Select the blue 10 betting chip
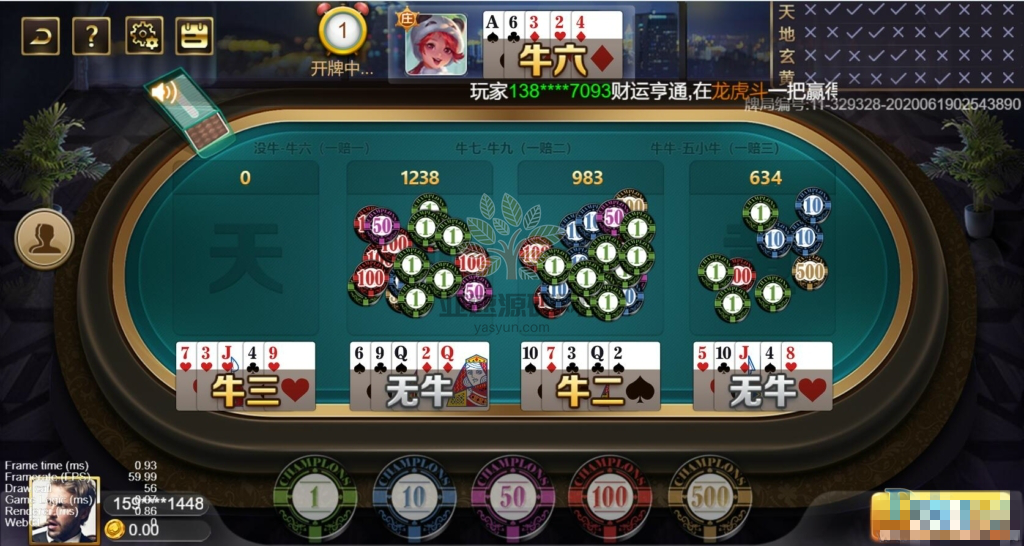This screenshot has width=1024, height=546. click(414, 496)
